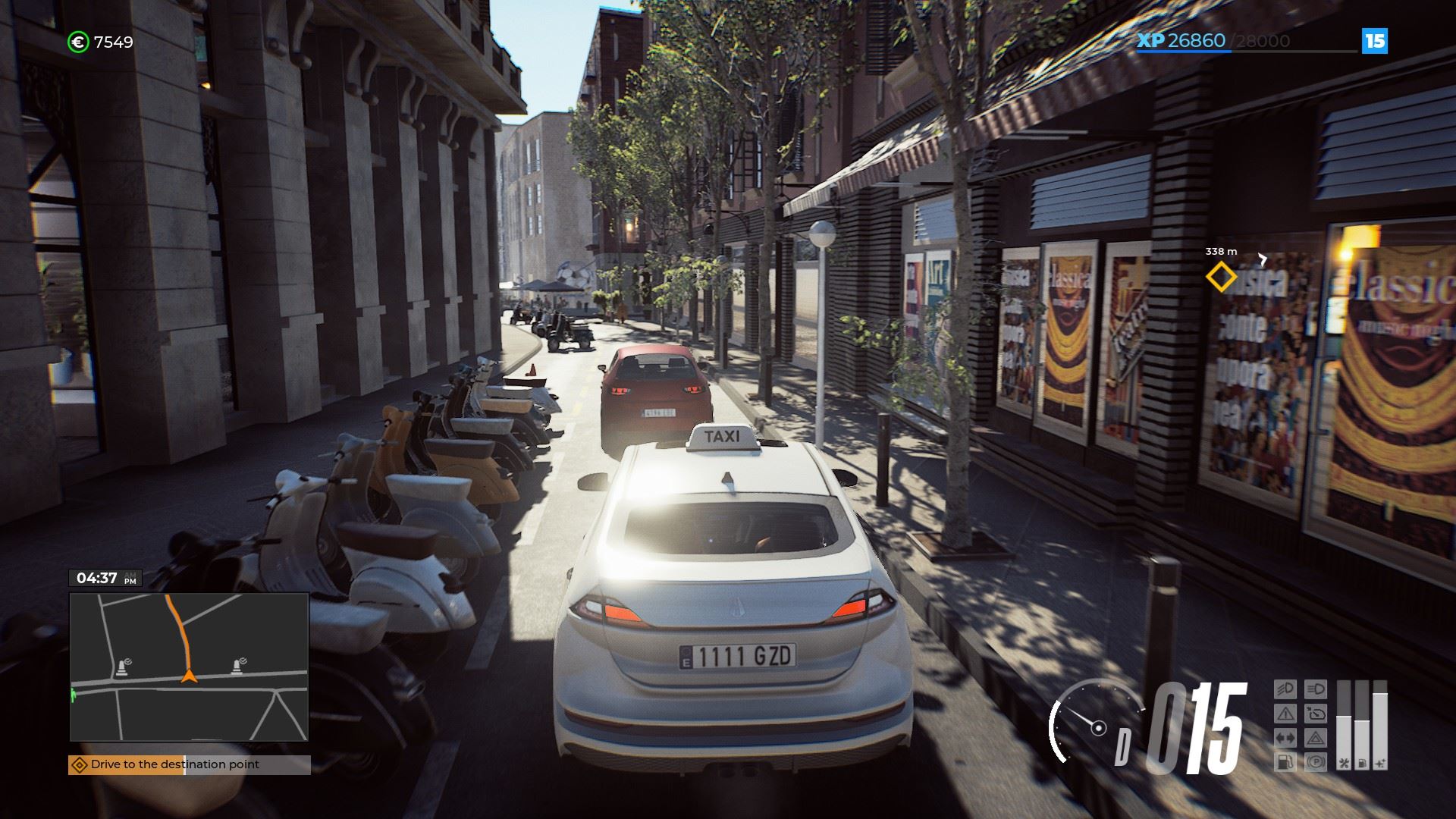Click the yellow diamond destination waypoint marker
The height and width of the screenshot is (819, 1456).
1220,278
